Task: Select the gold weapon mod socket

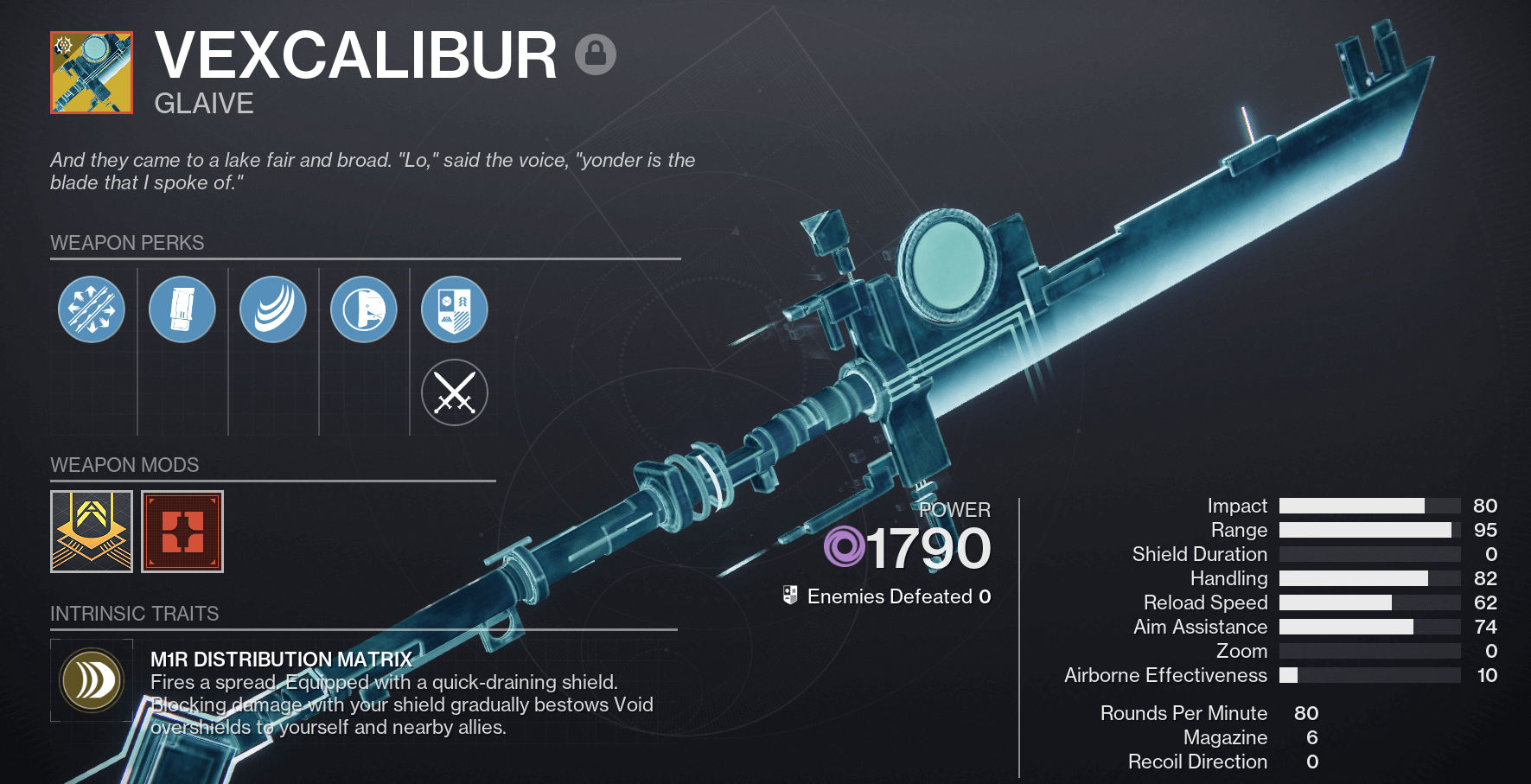Action: point(91,532)
